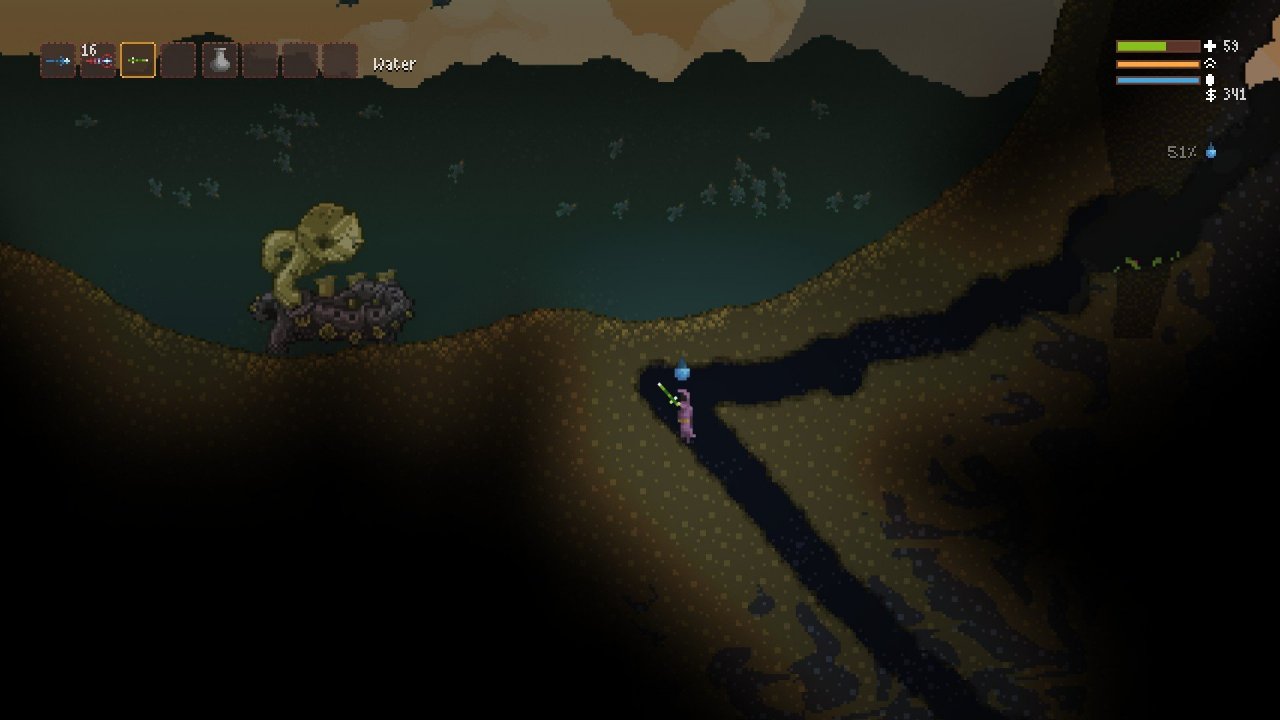Viewport: 1280px width, 720px height.
Task: Open the last hotbar slot
Action: coord(338,60)
